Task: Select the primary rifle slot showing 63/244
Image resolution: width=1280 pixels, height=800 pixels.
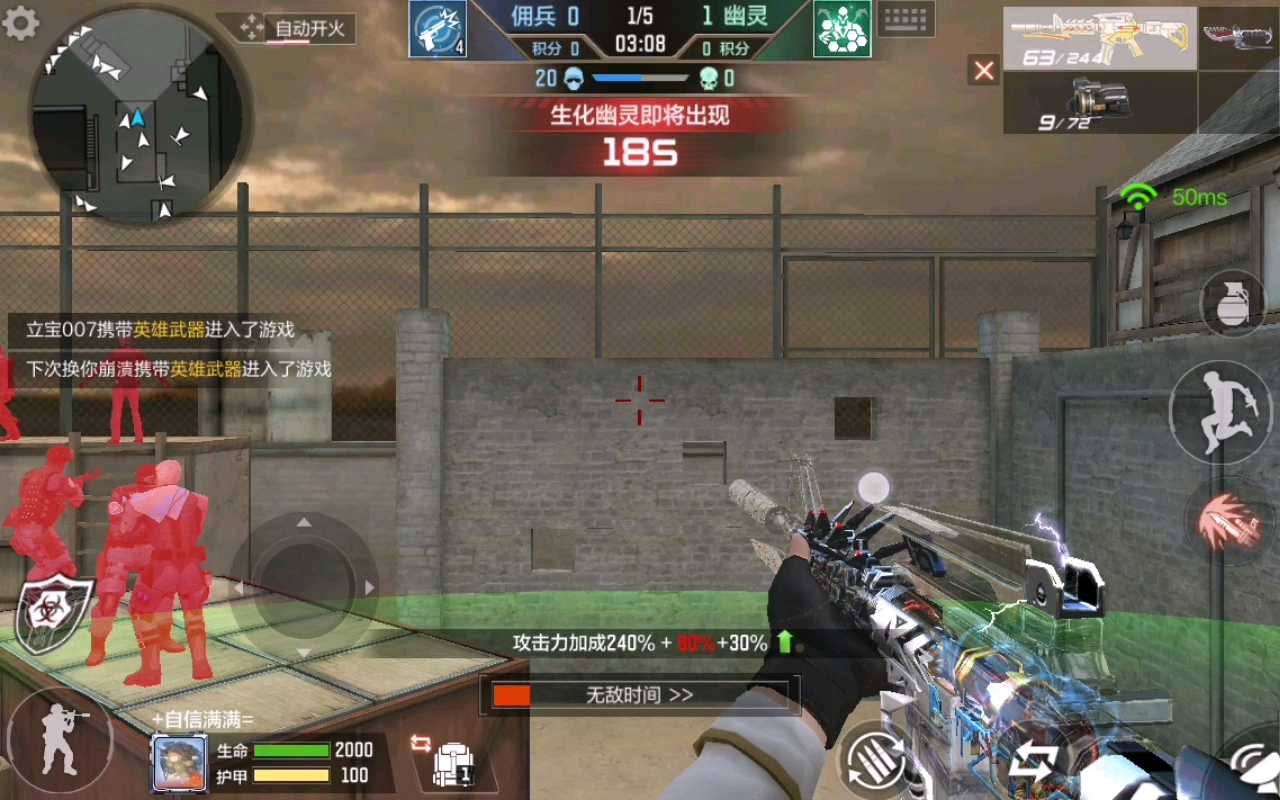Action: (x=1099, y=39)
